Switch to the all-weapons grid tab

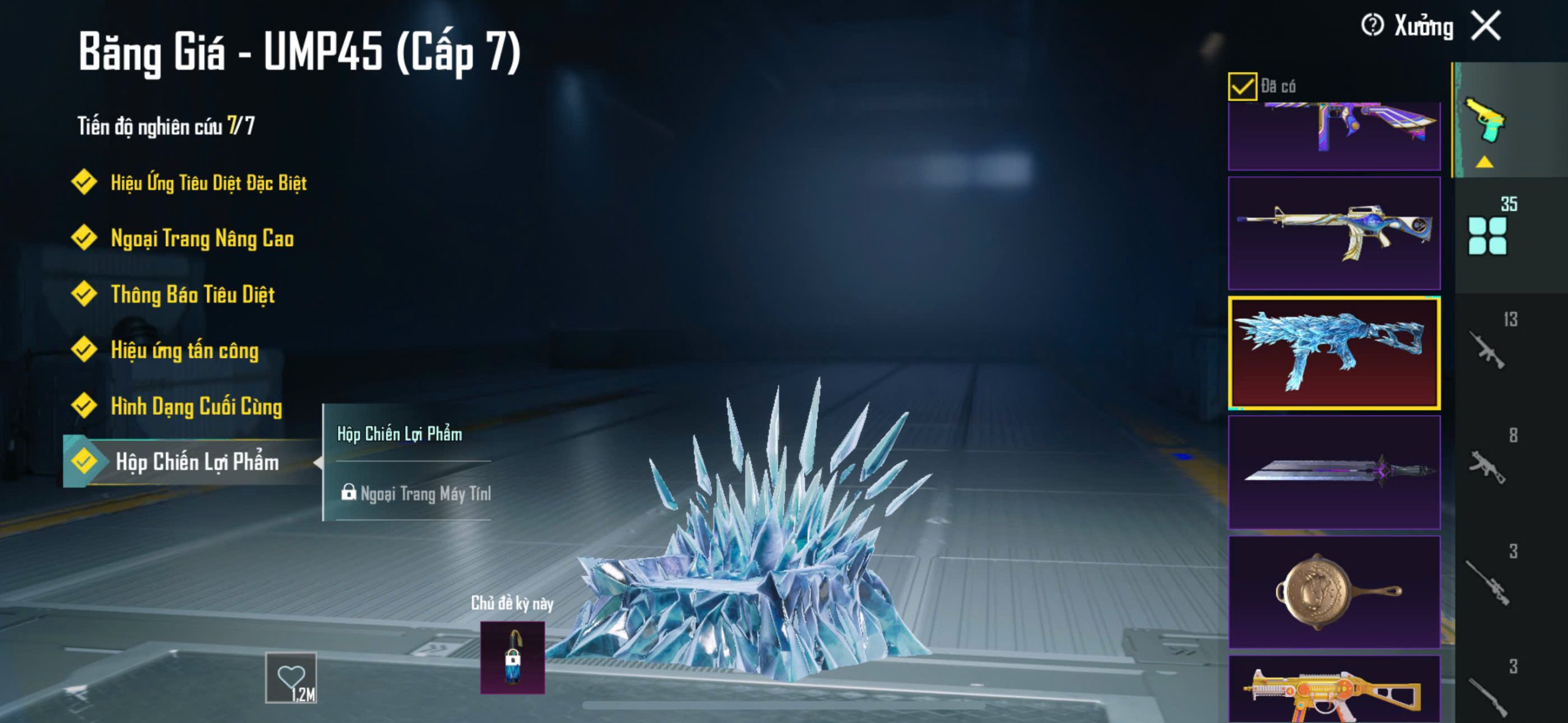click(1487, 236)
